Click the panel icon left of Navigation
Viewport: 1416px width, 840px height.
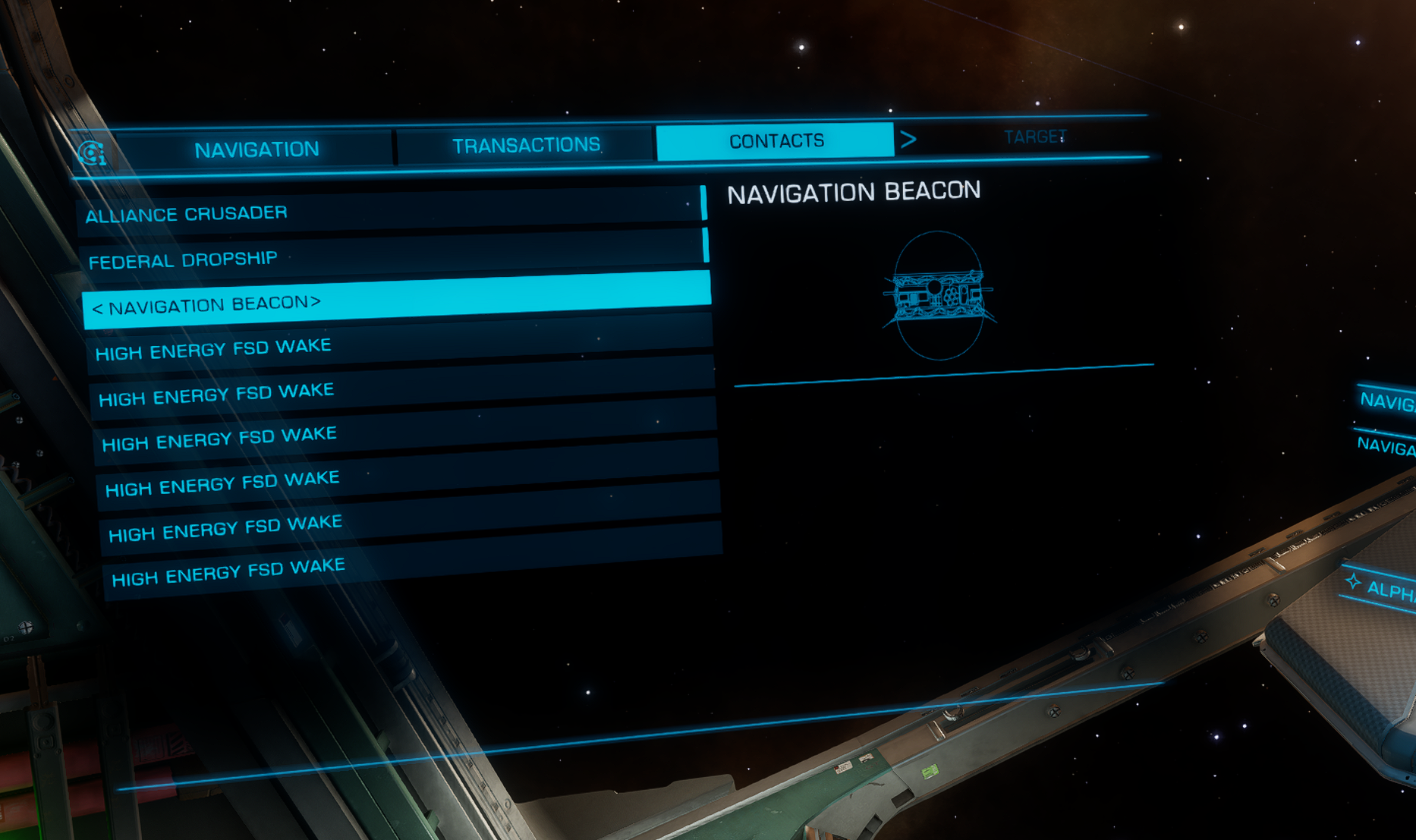92,154
